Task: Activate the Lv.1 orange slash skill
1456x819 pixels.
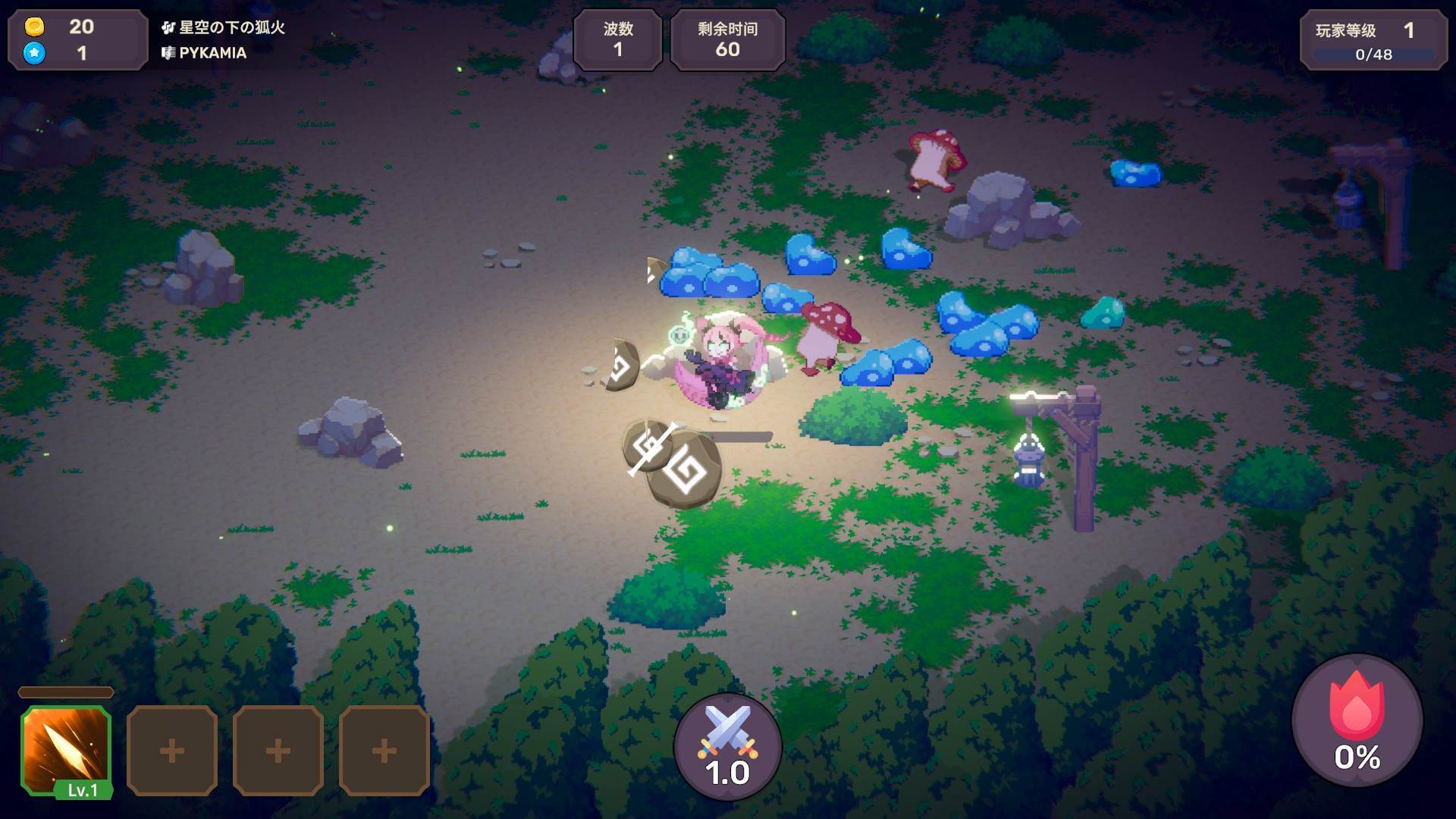Action: click(x=67, y=749)
